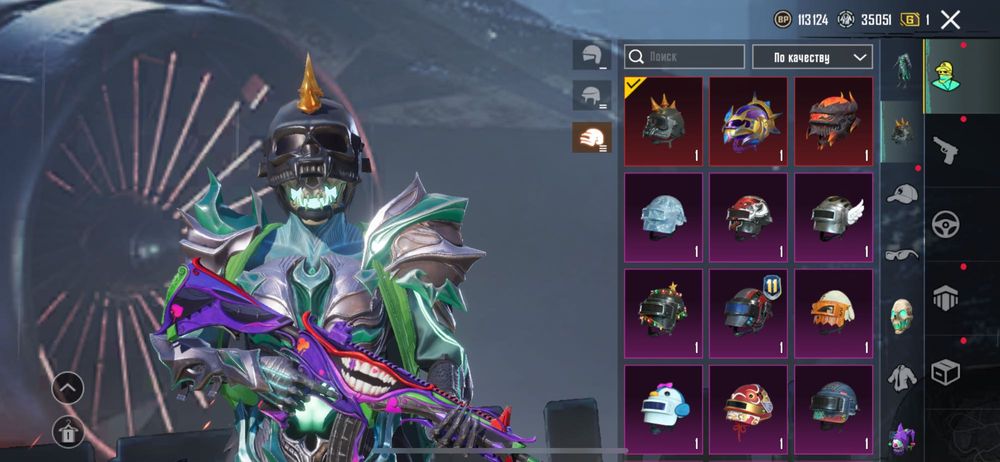This screenshot has width=1000, height=462.
Task: Pick the white penguin helmet with pink bow
Action: click(x=663, y=408)
